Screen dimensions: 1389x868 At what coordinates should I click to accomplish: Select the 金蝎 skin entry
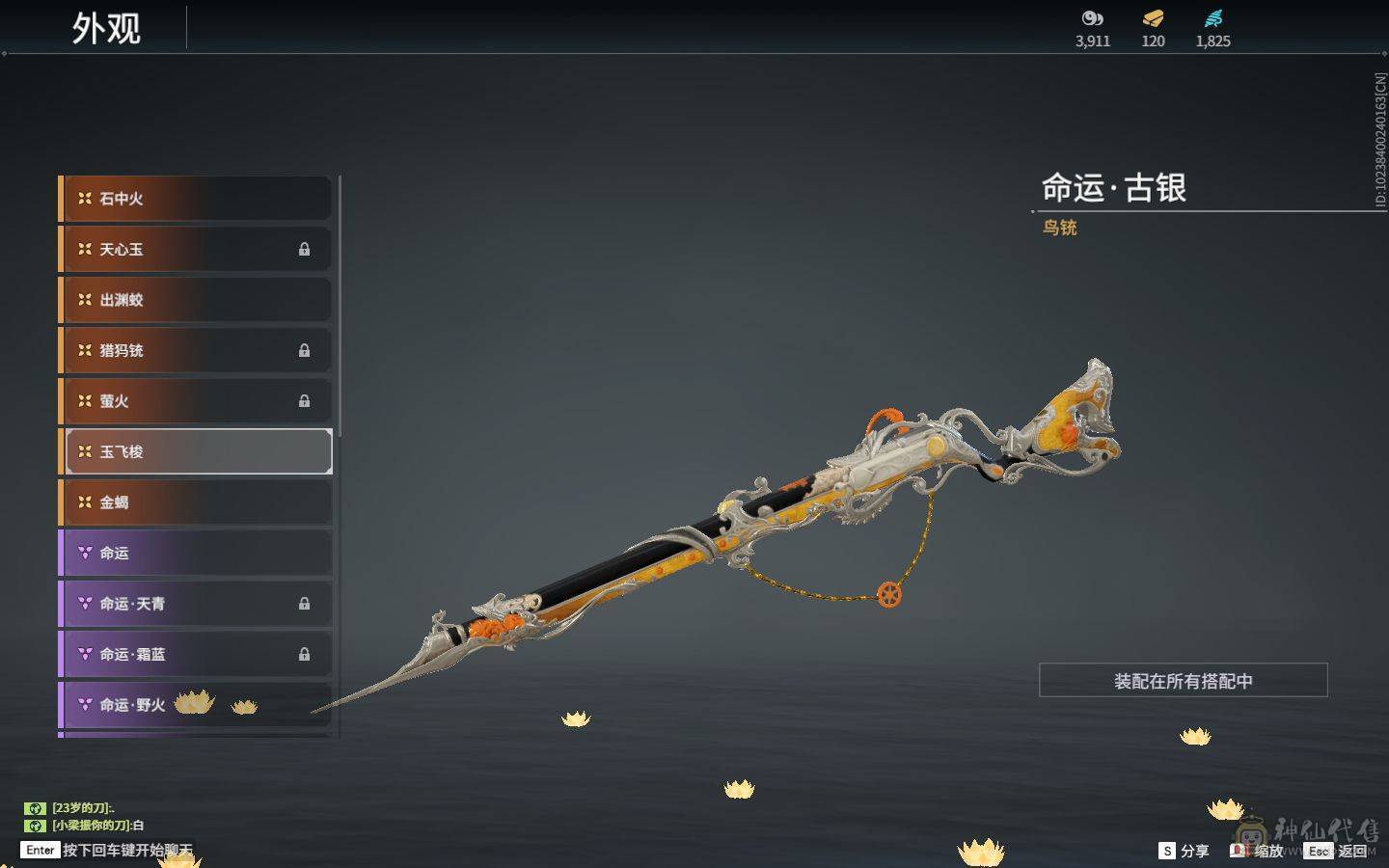[197, 502]
